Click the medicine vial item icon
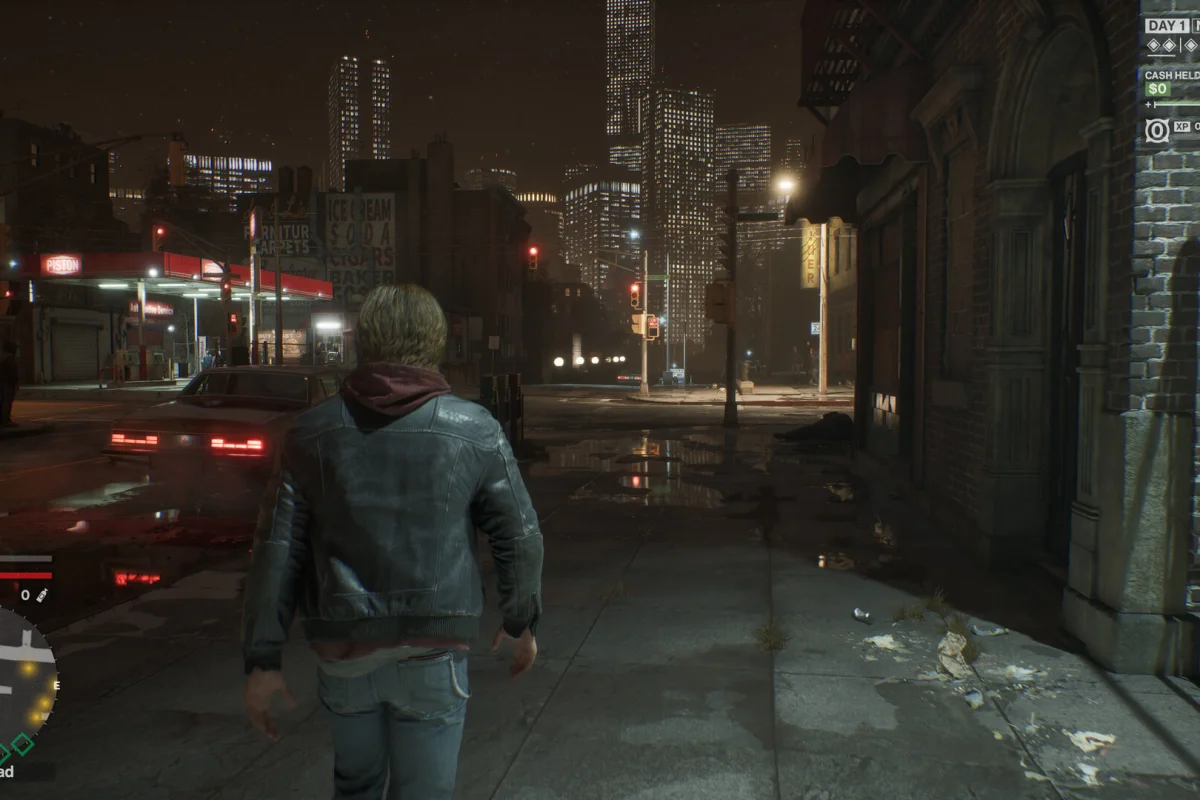The width and height of the screenshot is (1200, 800). [42, 595]
